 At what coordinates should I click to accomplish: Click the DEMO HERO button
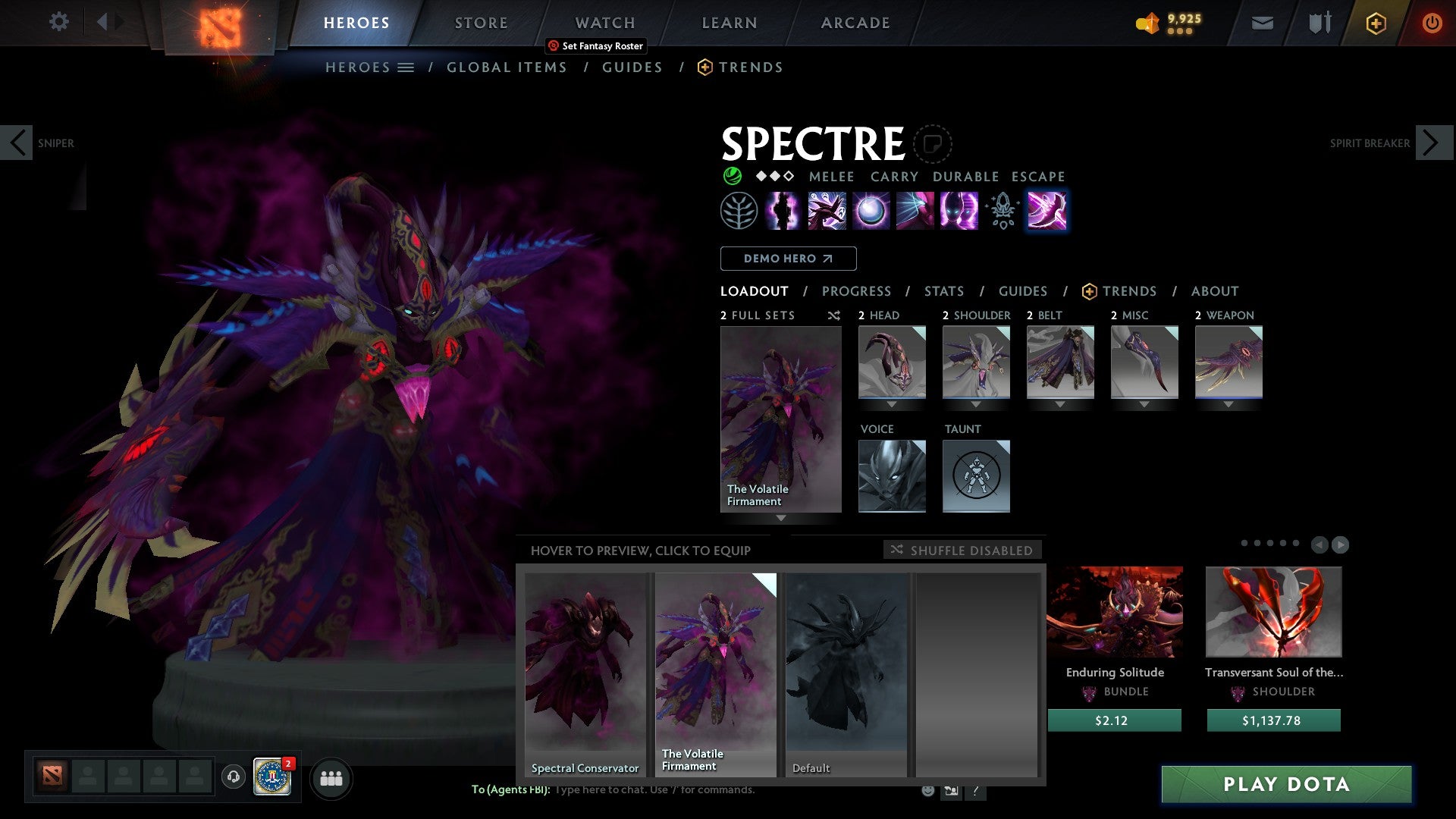[787, 259]
